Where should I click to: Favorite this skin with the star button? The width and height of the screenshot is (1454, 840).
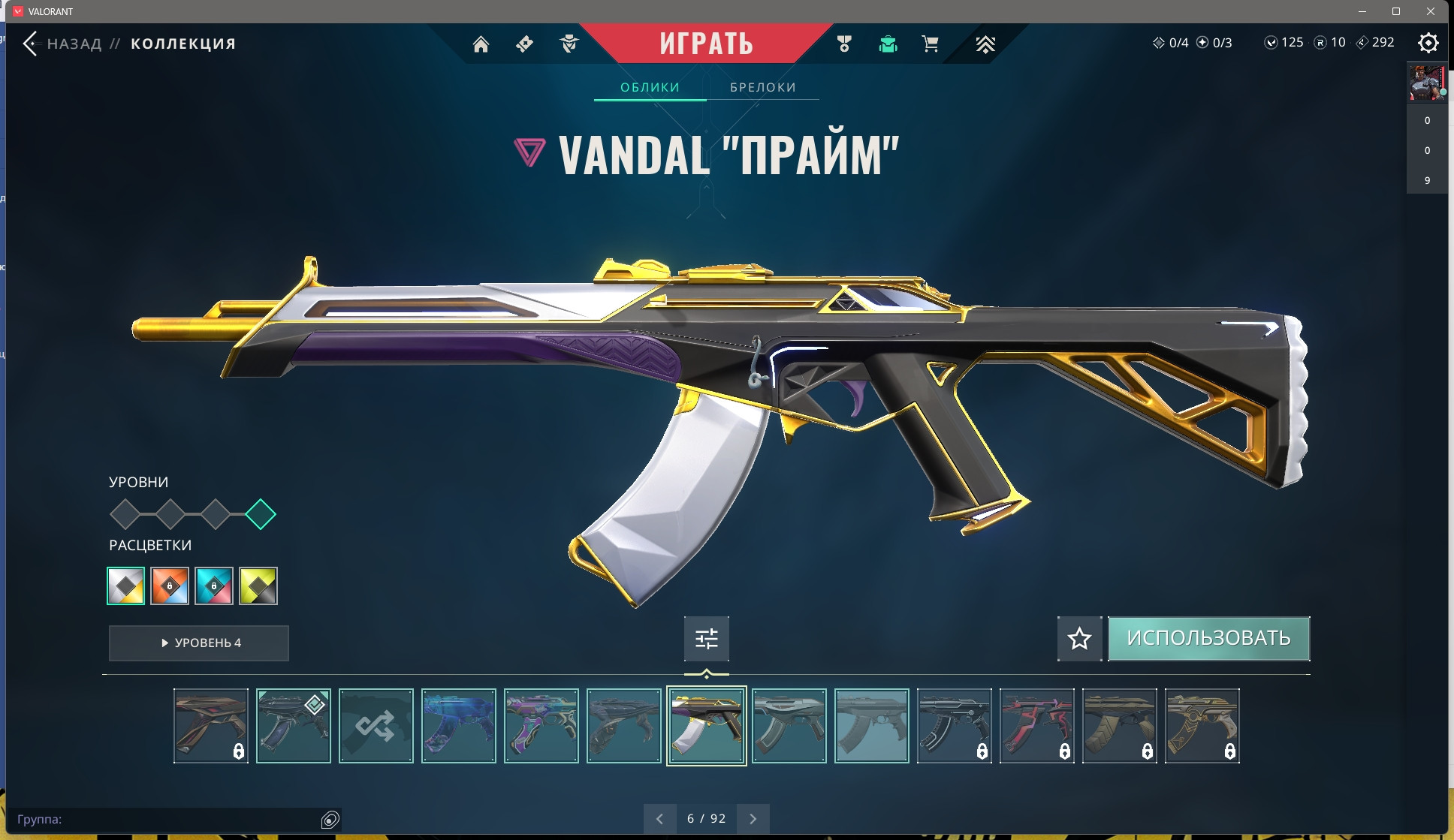point(1079,639)
